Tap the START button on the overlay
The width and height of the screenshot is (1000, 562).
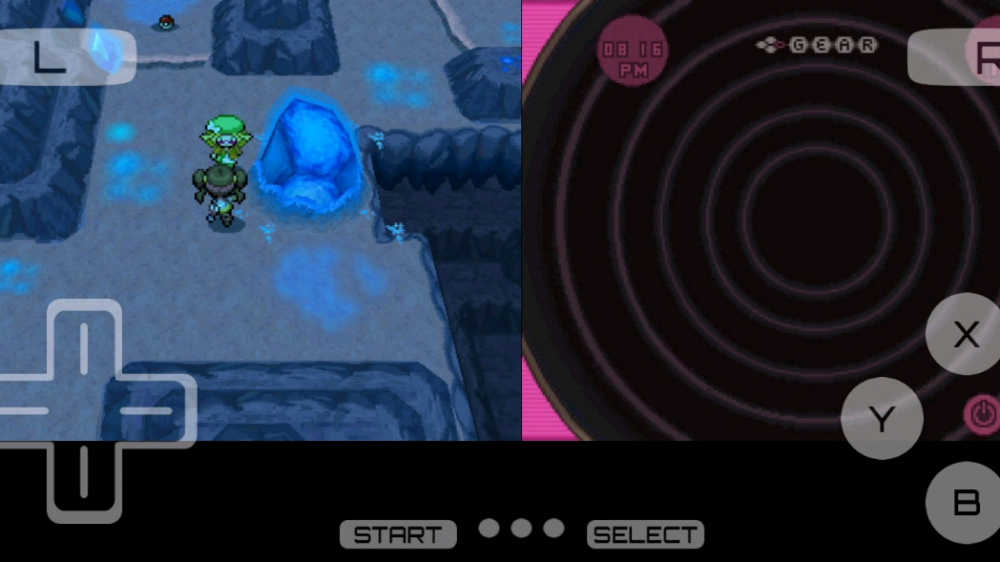click(398, 535)
